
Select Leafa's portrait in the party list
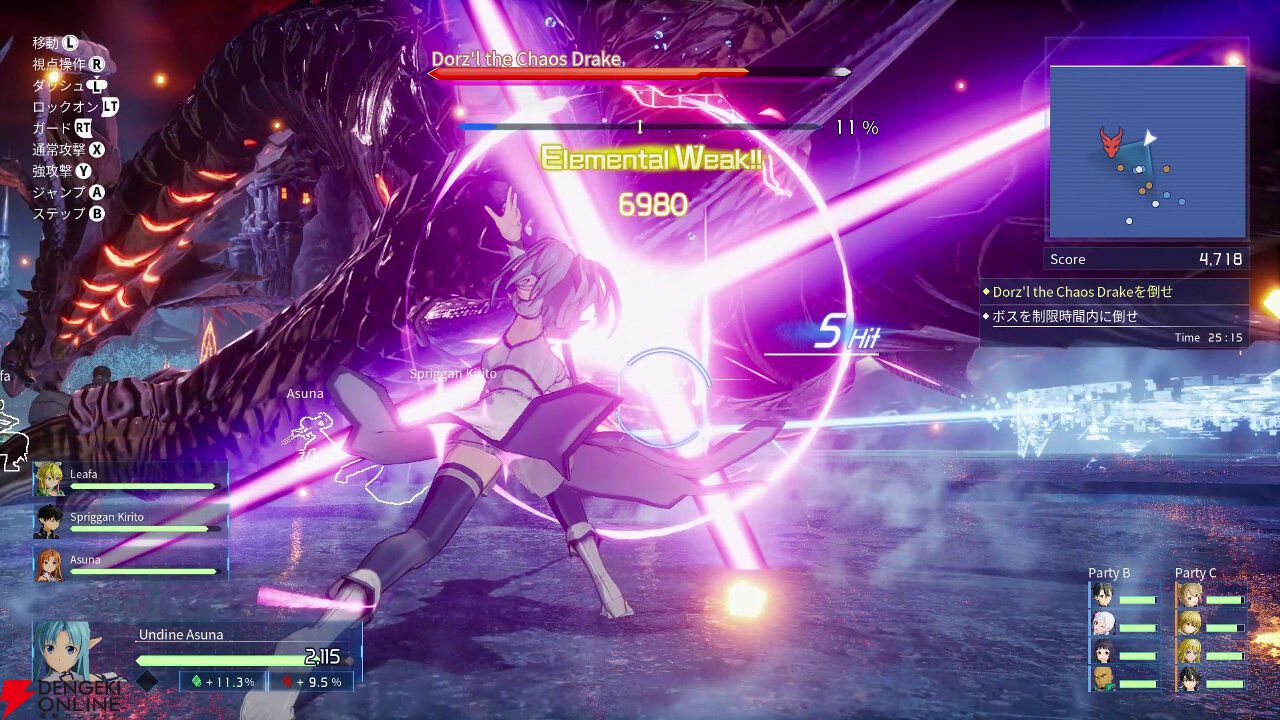(x=49, y=479)
